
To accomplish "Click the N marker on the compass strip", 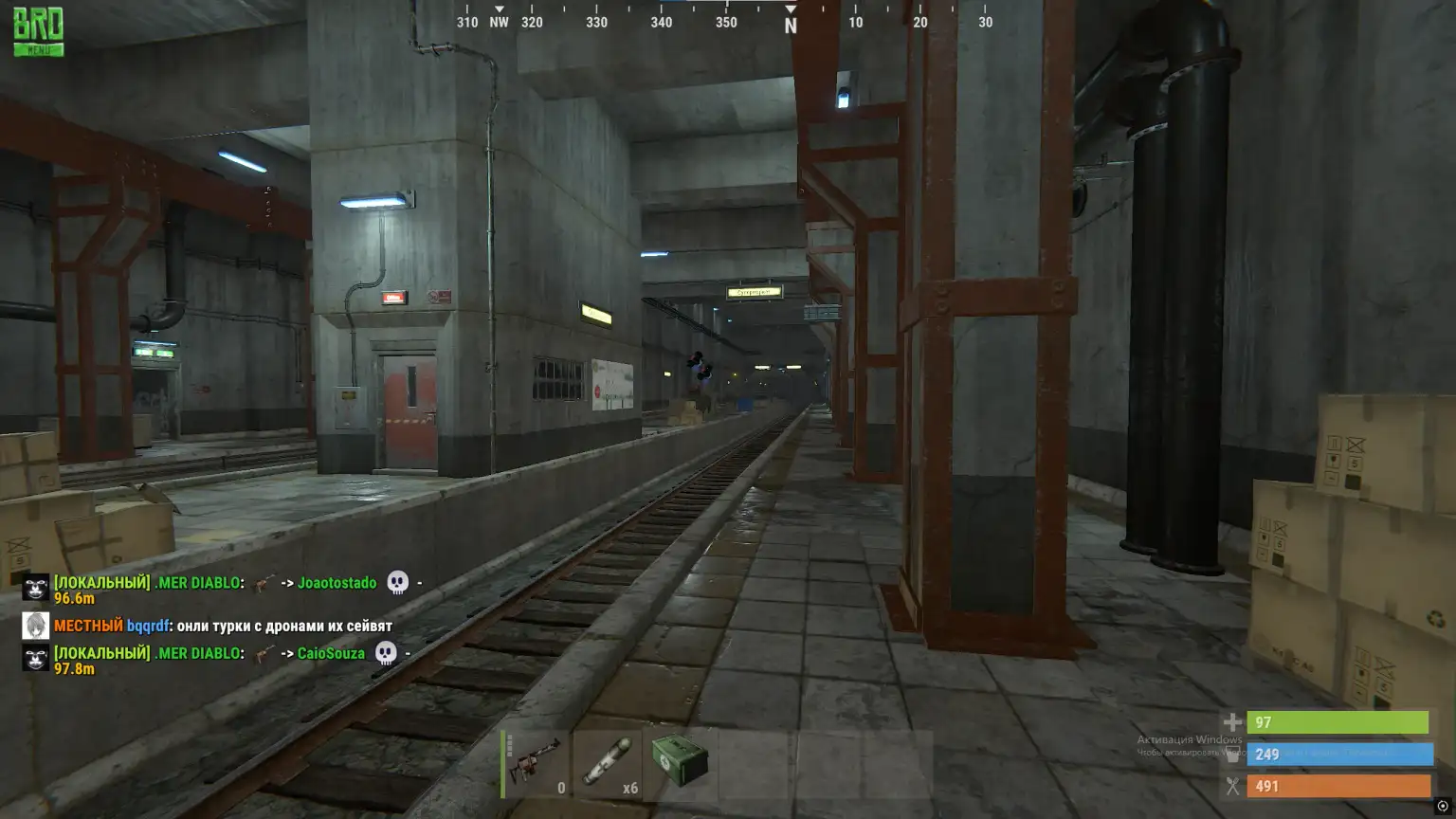I will click(790, 21).
